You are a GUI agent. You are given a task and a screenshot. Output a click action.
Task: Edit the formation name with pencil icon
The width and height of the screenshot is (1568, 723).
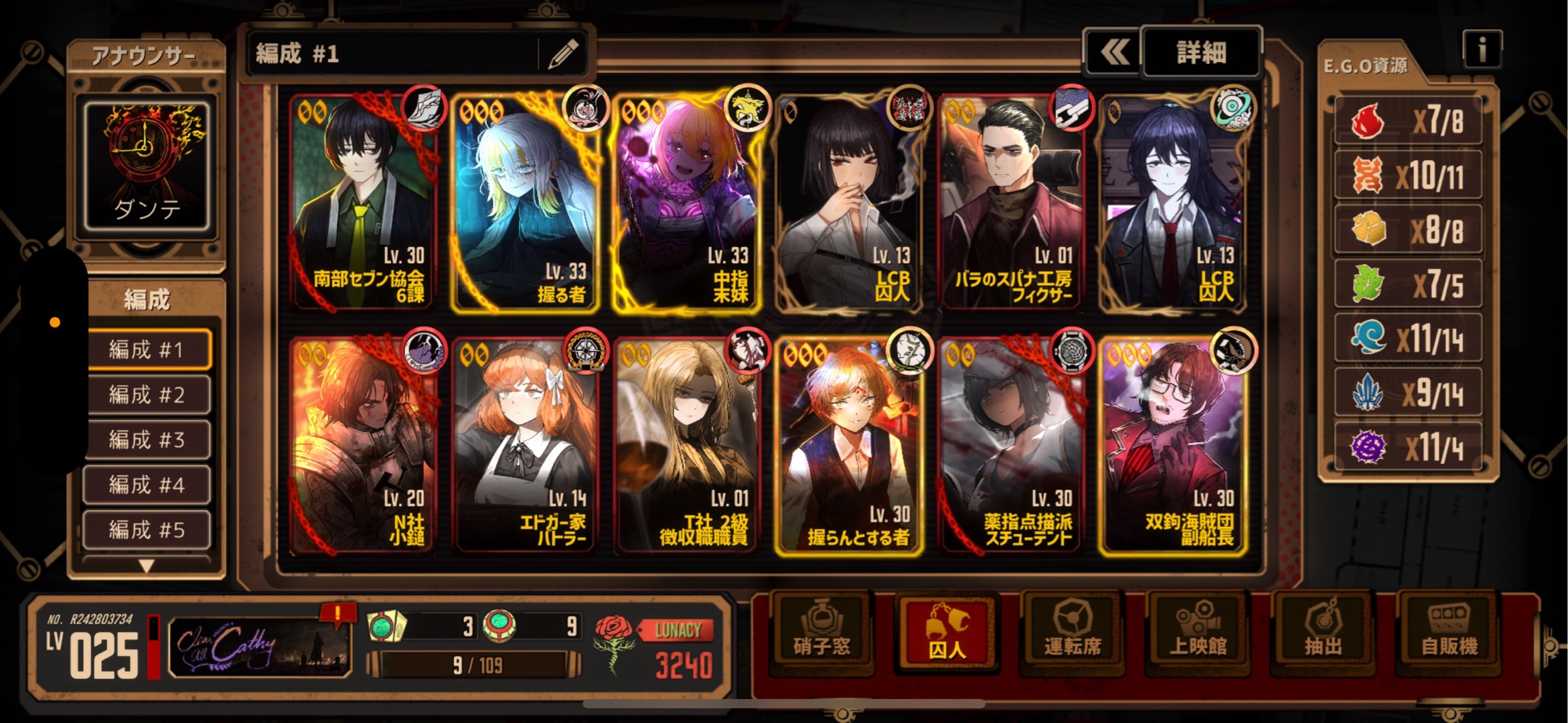pos(563,54)
